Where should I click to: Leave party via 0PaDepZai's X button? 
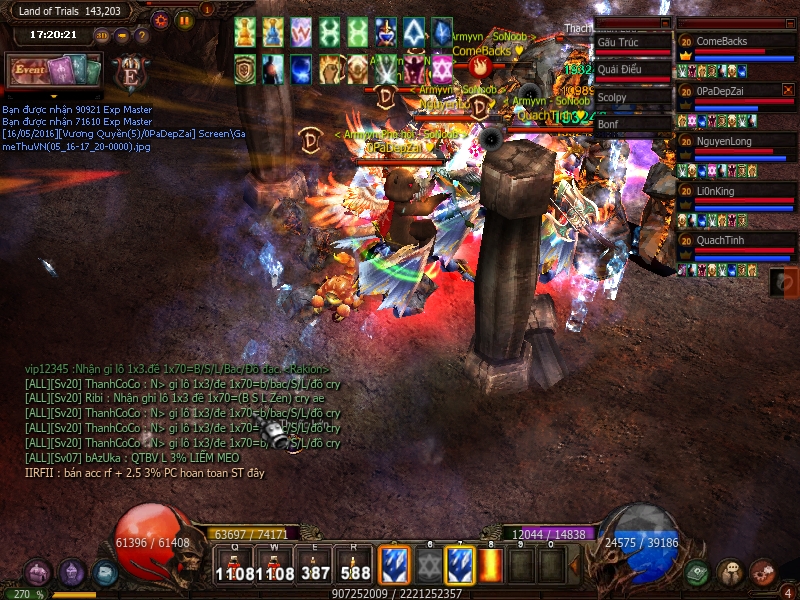click(787, 90)
